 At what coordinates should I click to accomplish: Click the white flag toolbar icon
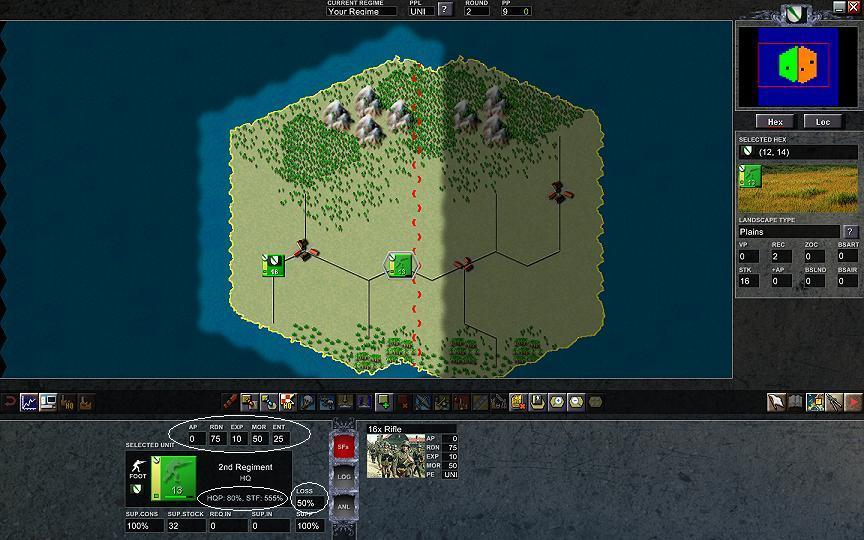point(777,402)
